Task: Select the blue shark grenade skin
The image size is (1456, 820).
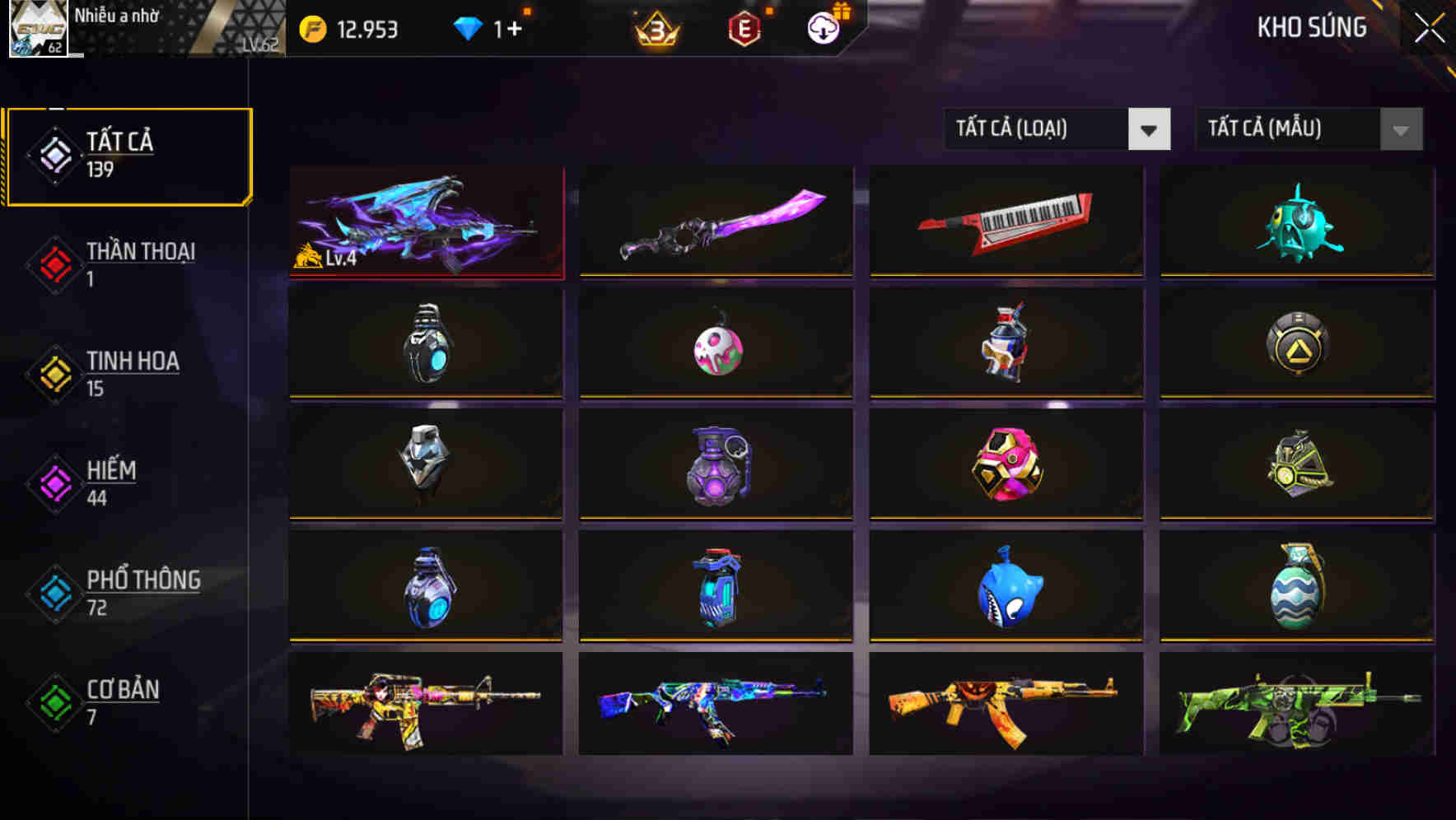Action: pos(1005,586)
